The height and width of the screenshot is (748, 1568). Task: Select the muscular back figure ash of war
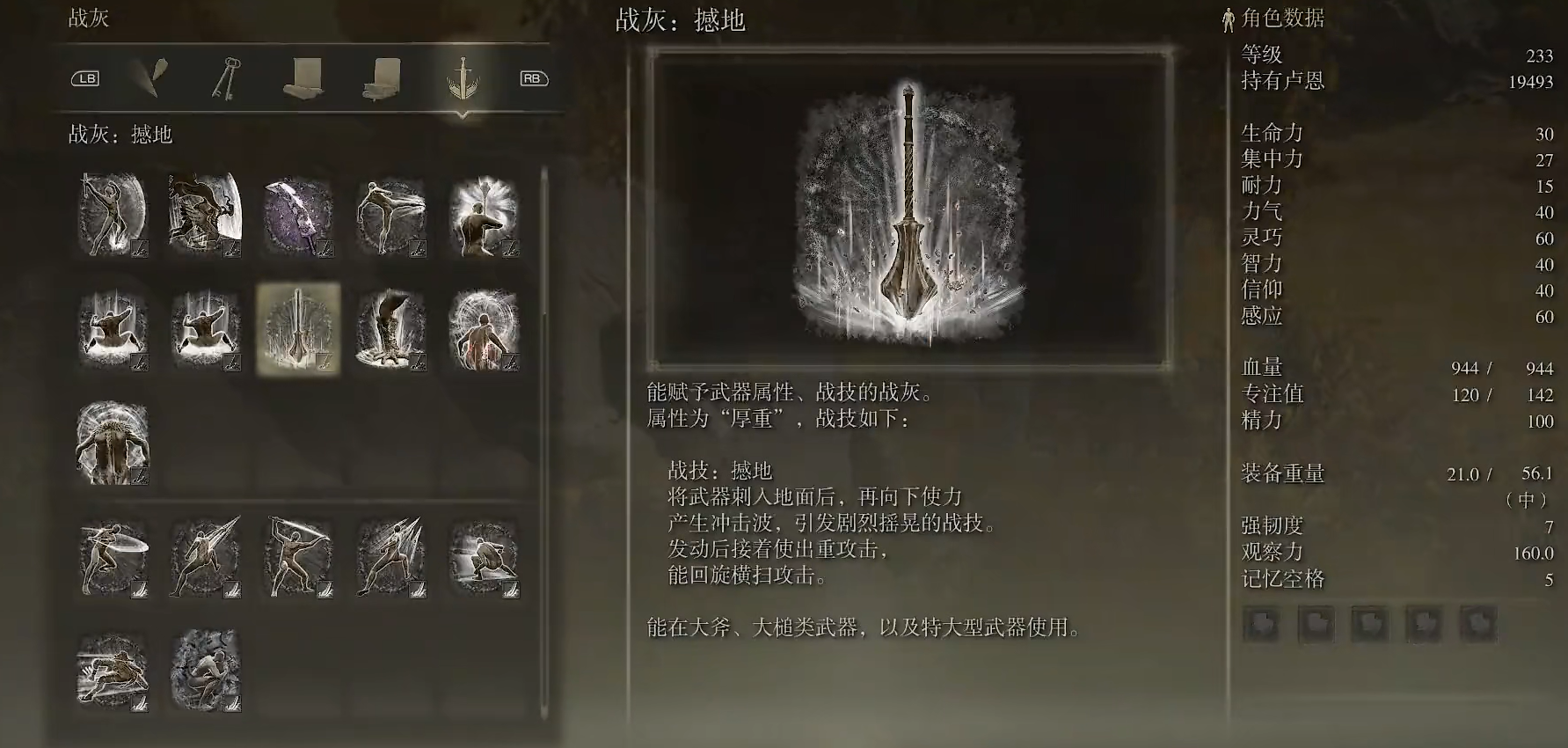point(113,443)
